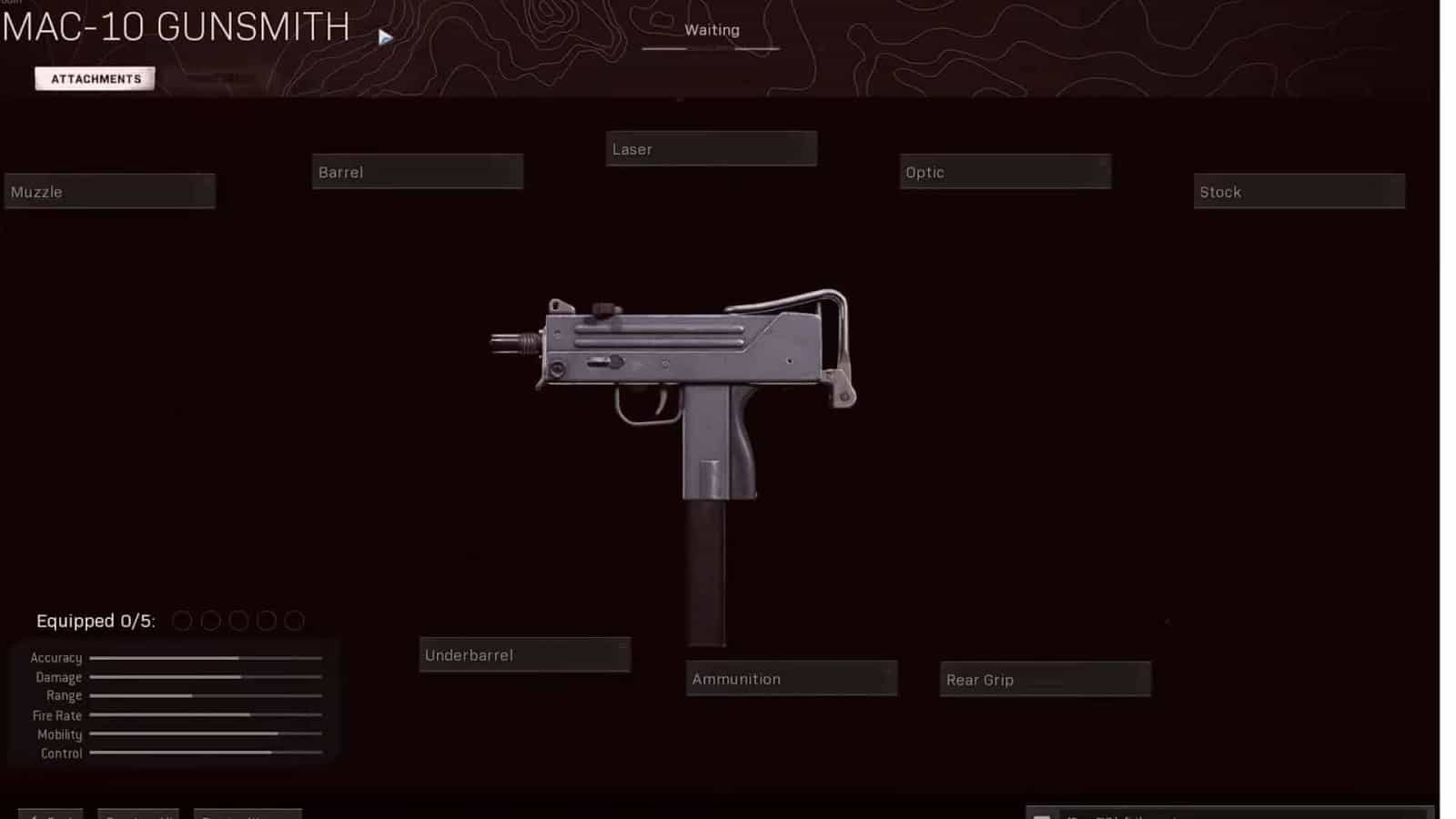Image resolution: width=1456 pixels, height=819 pixels.
Task: Select the Laser attachment slot
Action: tap(711, 148)
